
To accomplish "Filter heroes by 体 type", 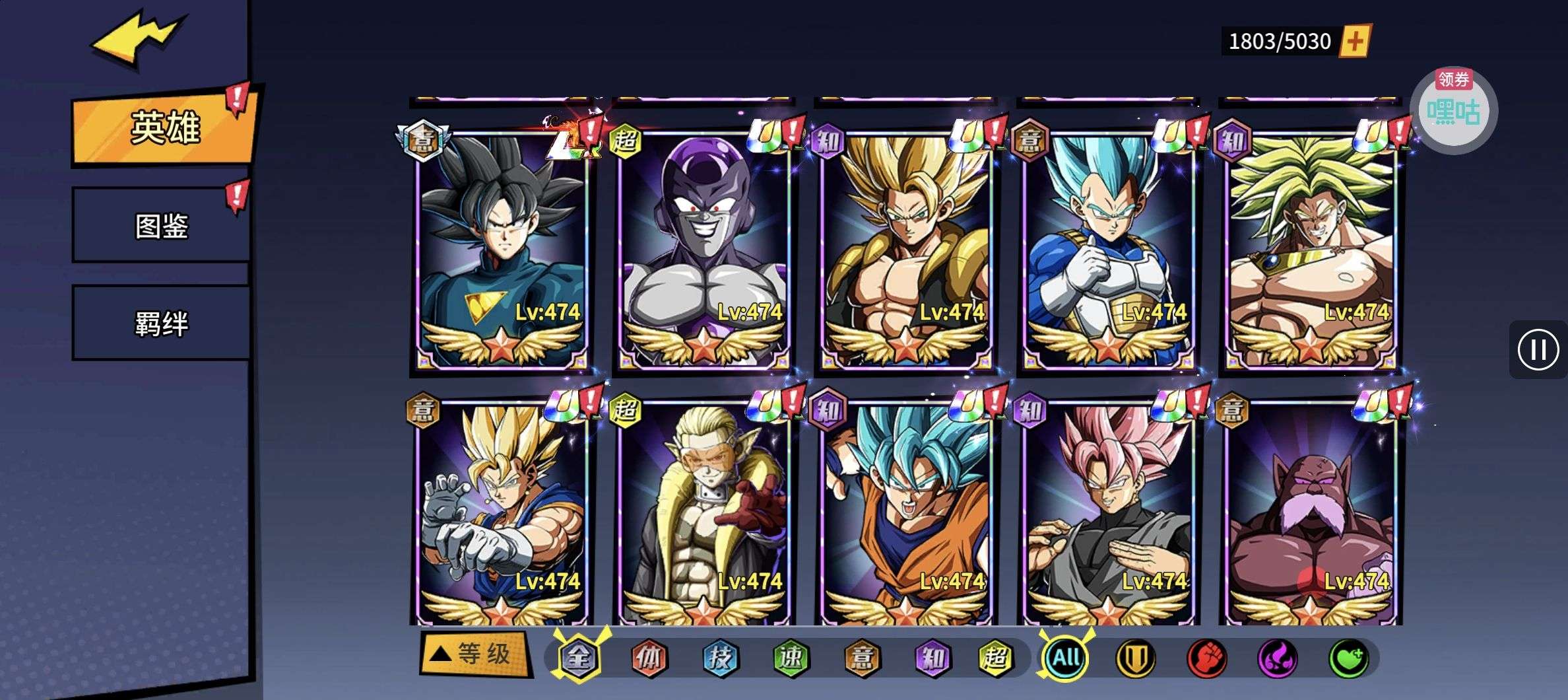I will coord(649,657).
